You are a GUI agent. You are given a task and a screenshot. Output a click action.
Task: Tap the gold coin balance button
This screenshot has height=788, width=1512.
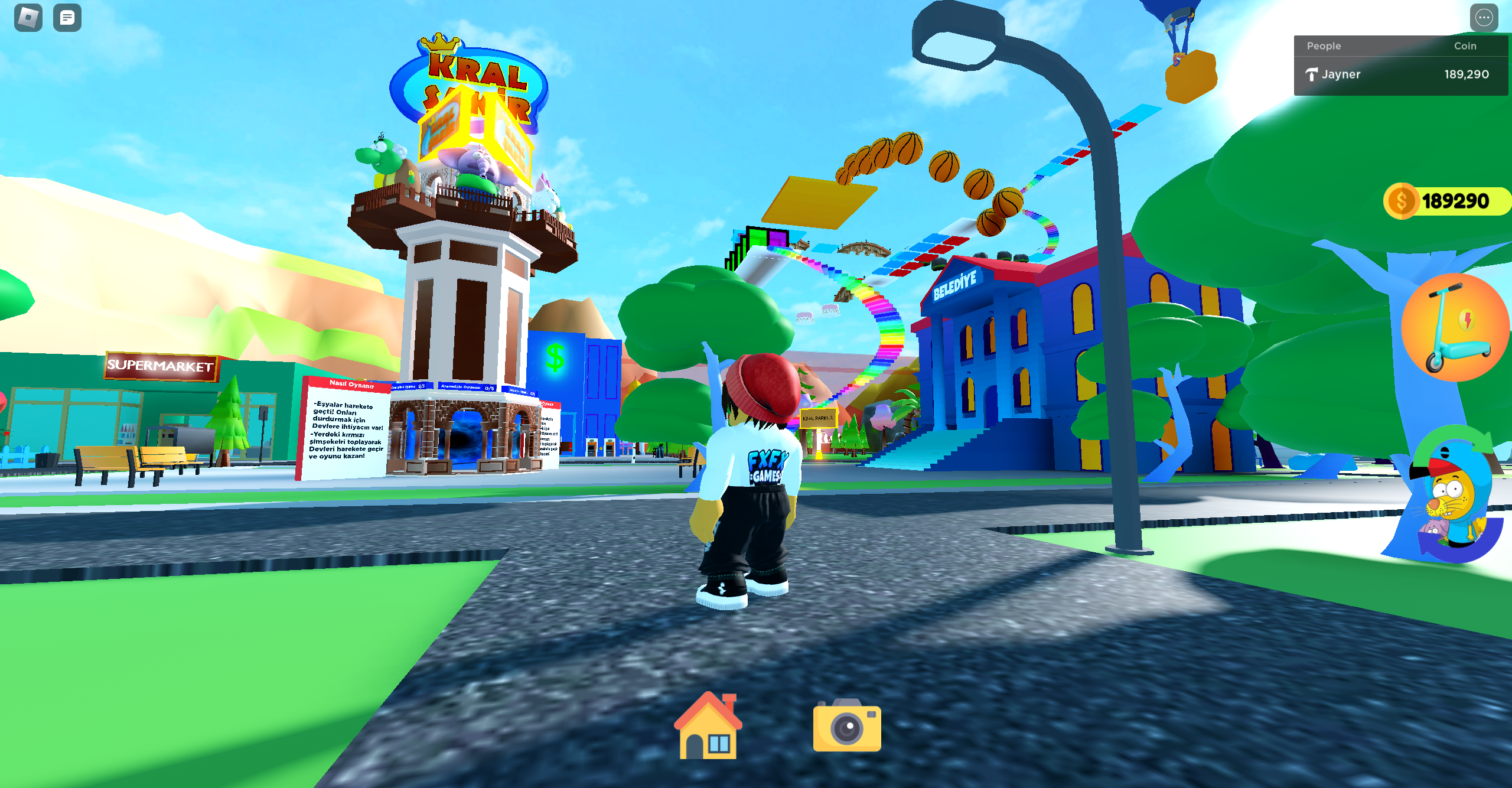tap(1446, 201)
